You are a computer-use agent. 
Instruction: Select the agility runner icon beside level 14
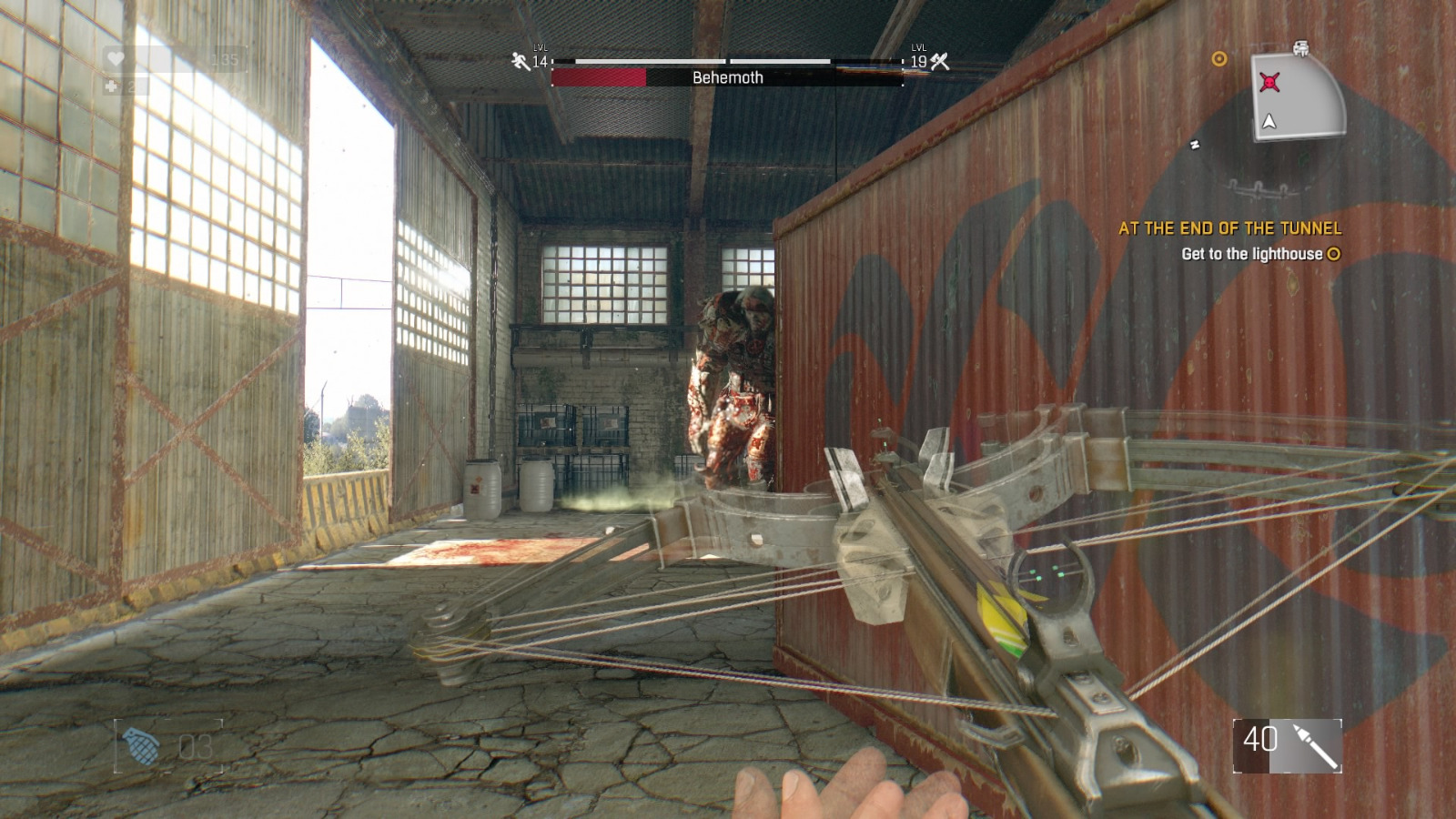pyautogui.click(x=519, y=61)
